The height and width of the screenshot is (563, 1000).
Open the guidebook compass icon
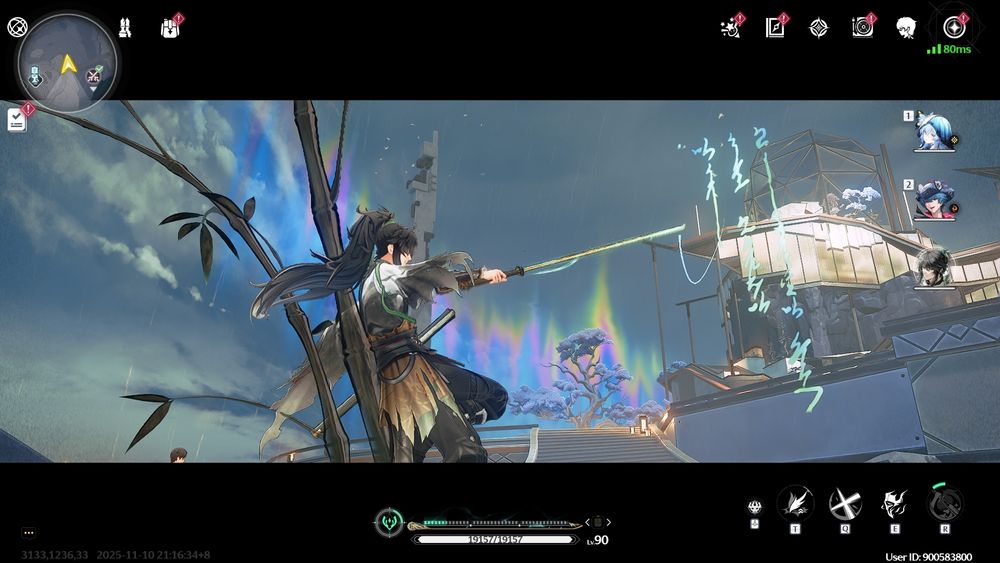click(775, 28)
